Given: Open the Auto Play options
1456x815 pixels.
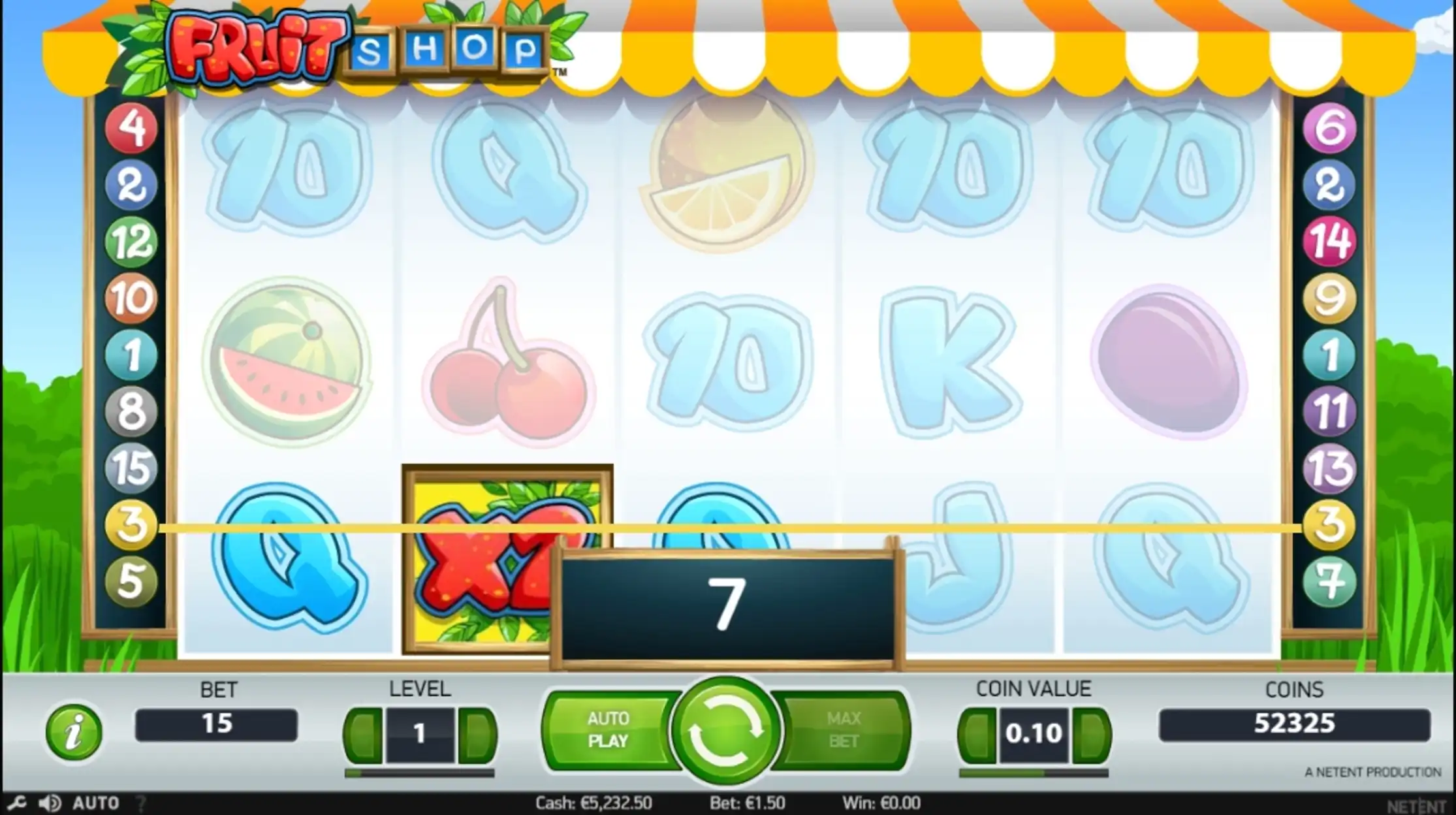Looking at the screenshot, I should pyautogui.click(x=608, y=730).
